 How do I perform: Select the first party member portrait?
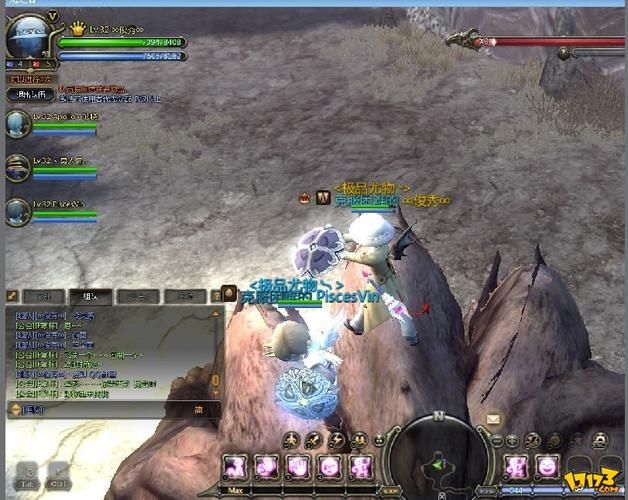tap(17, 124)
